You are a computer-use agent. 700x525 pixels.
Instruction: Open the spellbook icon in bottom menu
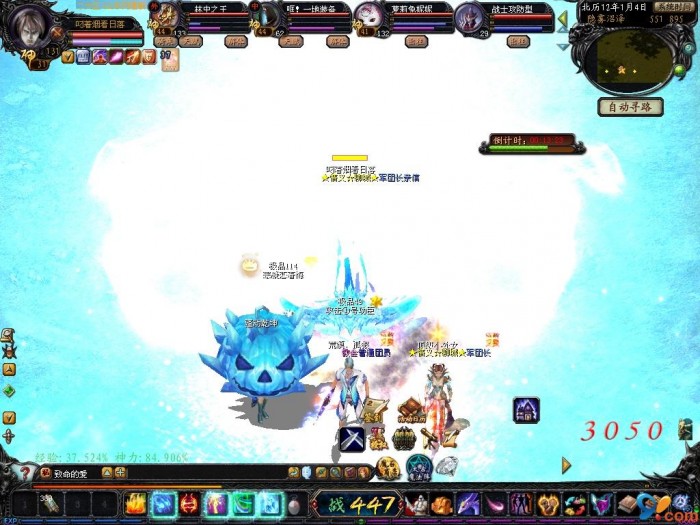pyautogui.click(x=628, y=503)
